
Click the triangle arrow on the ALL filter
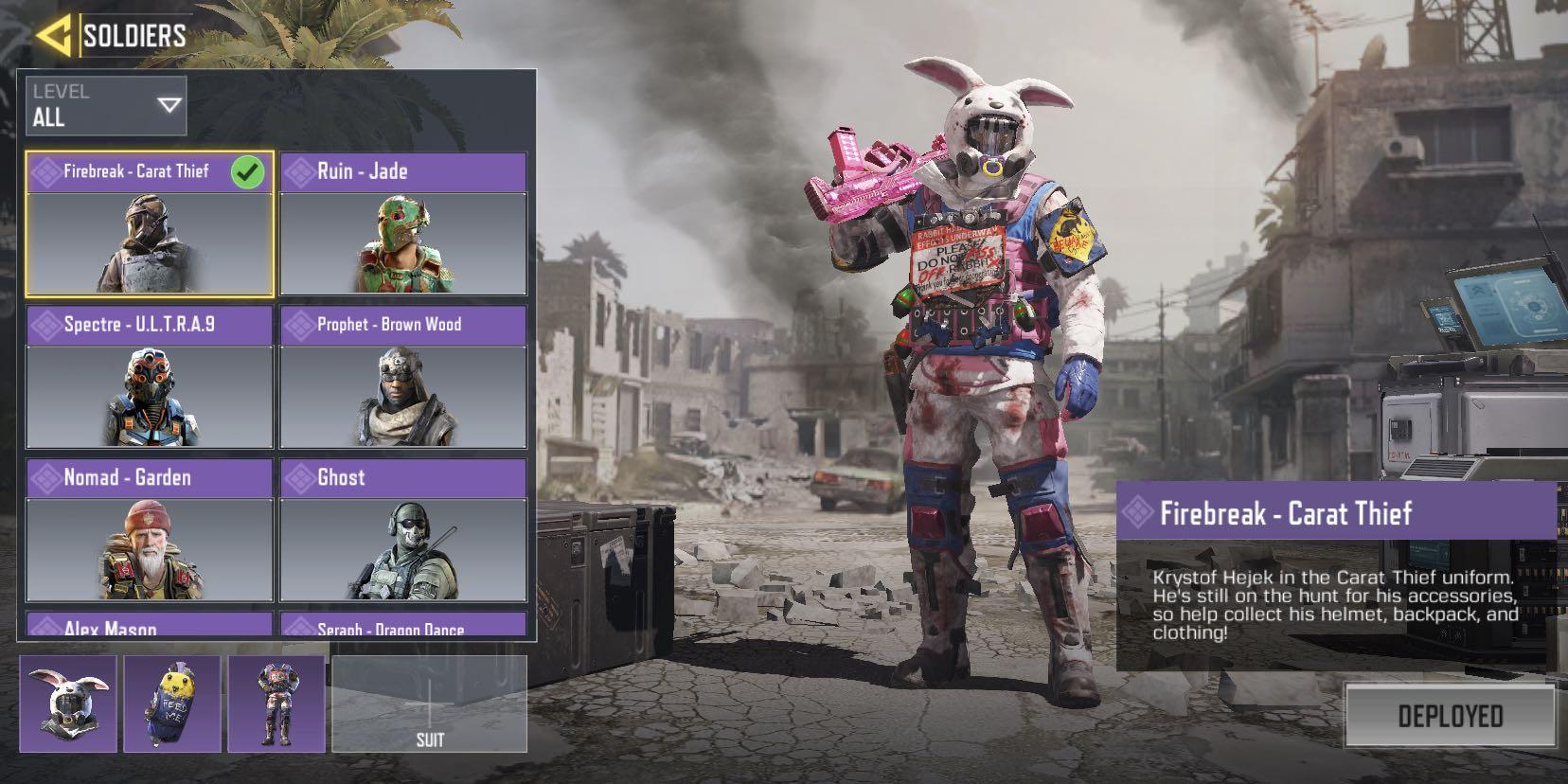point(168,104)
